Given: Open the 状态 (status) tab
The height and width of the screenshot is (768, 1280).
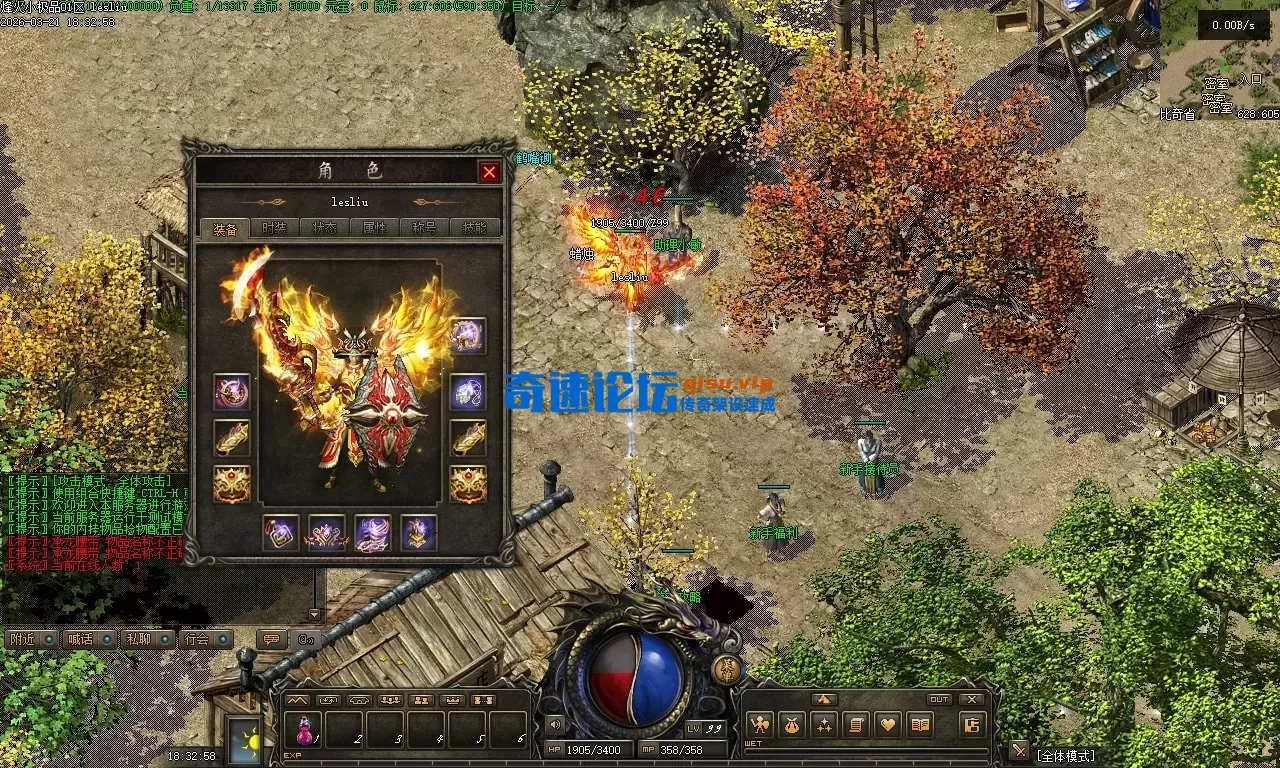Looking at the screenshot, I should pos(324,228).
